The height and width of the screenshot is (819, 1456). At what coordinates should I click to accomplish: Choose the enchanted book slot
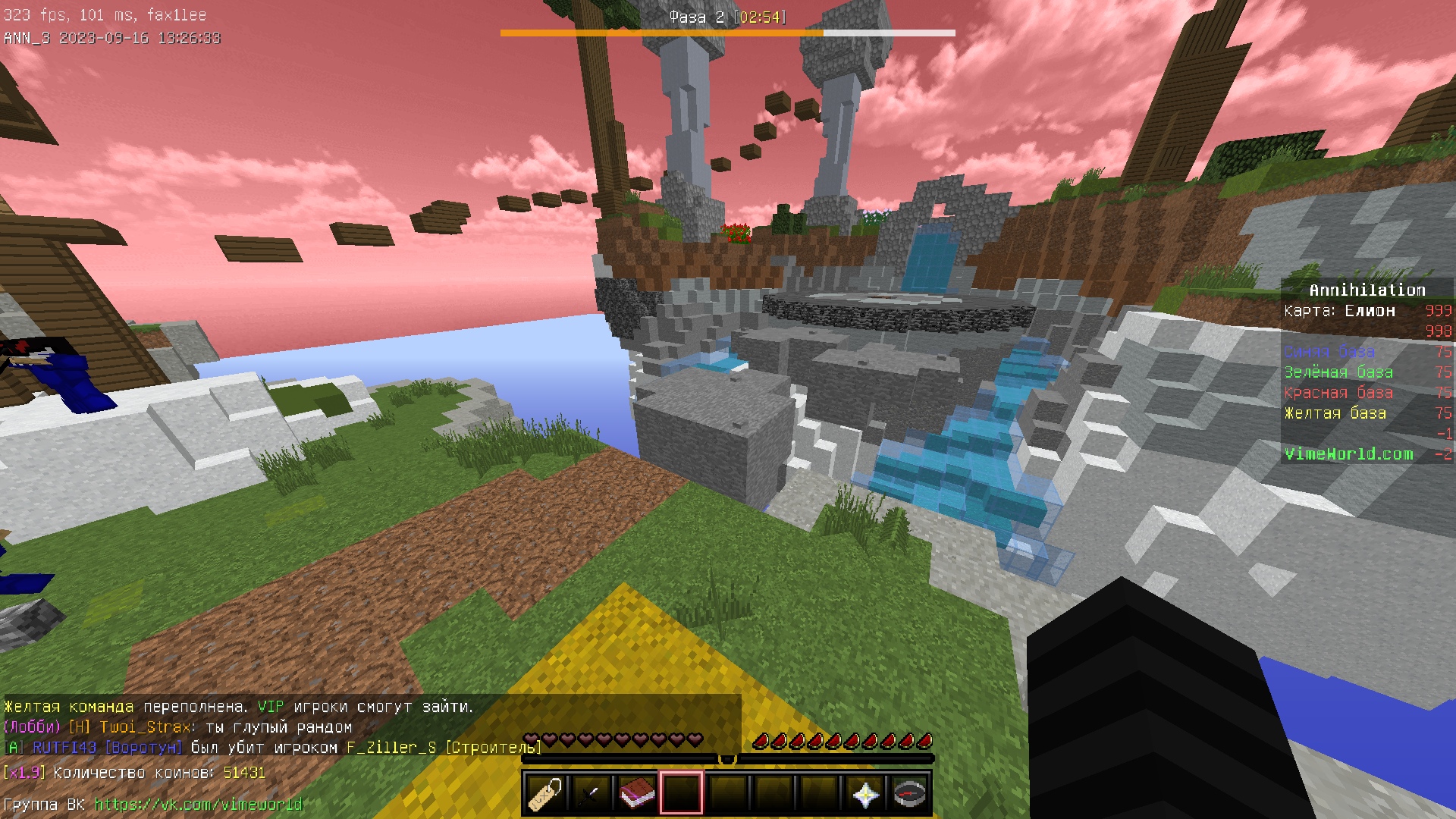(x=636, y=794)
